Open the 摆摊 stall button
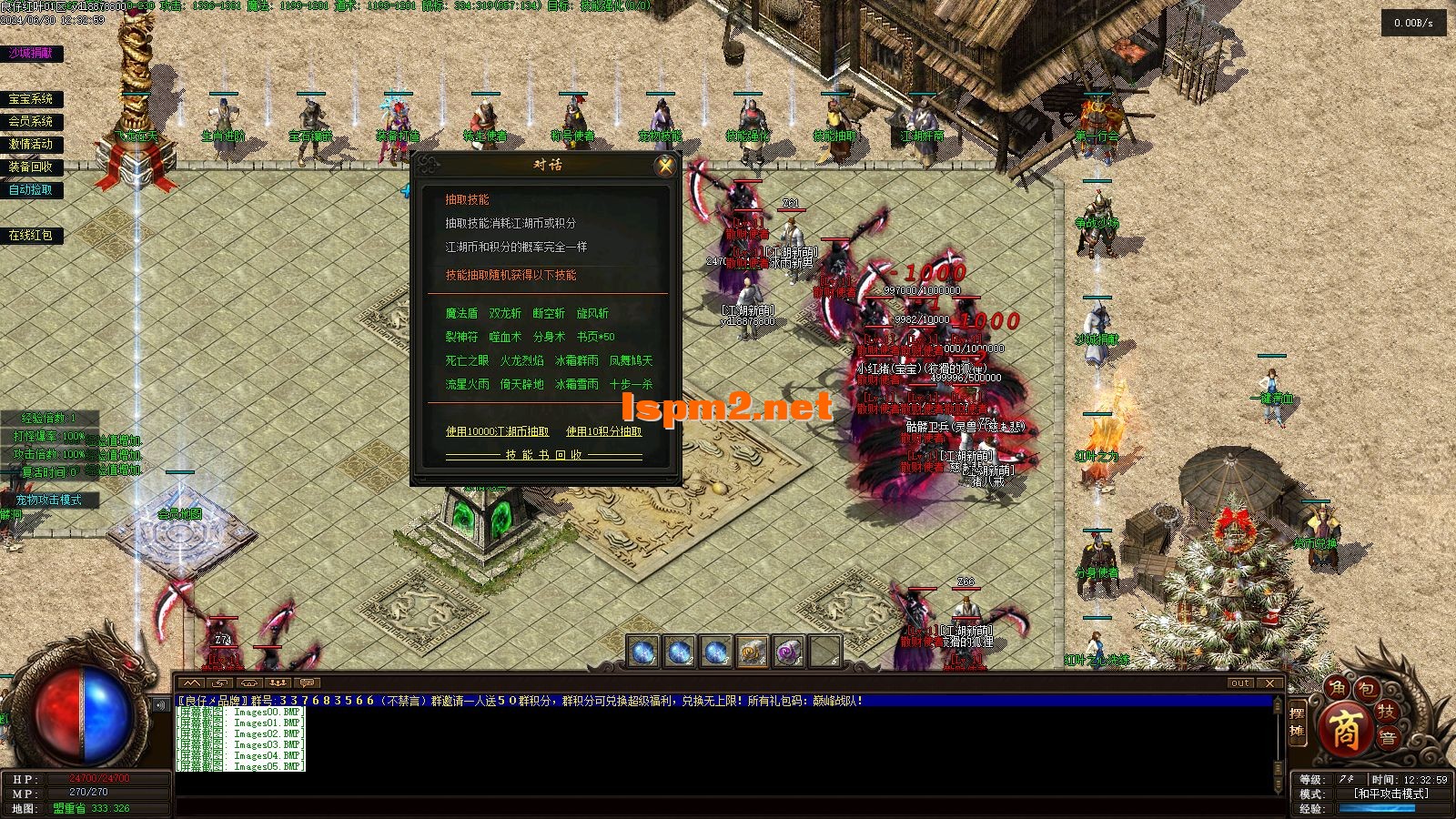Image resolution: width=1456 pixels, height=819 pixels. point(1297,723)
